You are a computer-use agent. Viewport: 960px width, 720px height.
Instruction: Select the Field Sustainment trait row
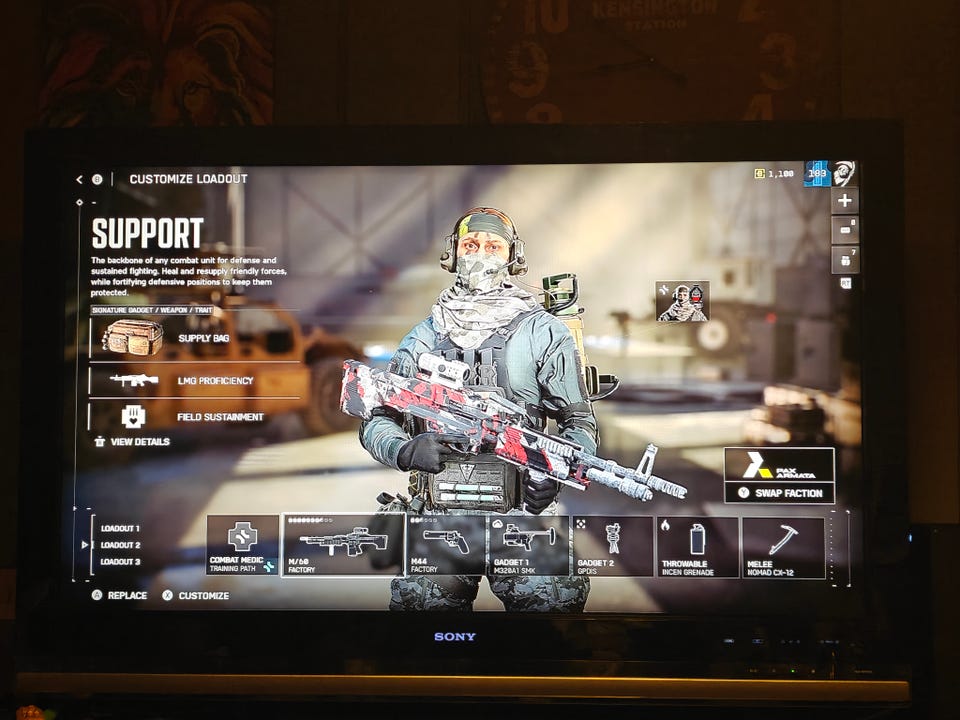tap(195, 417)
